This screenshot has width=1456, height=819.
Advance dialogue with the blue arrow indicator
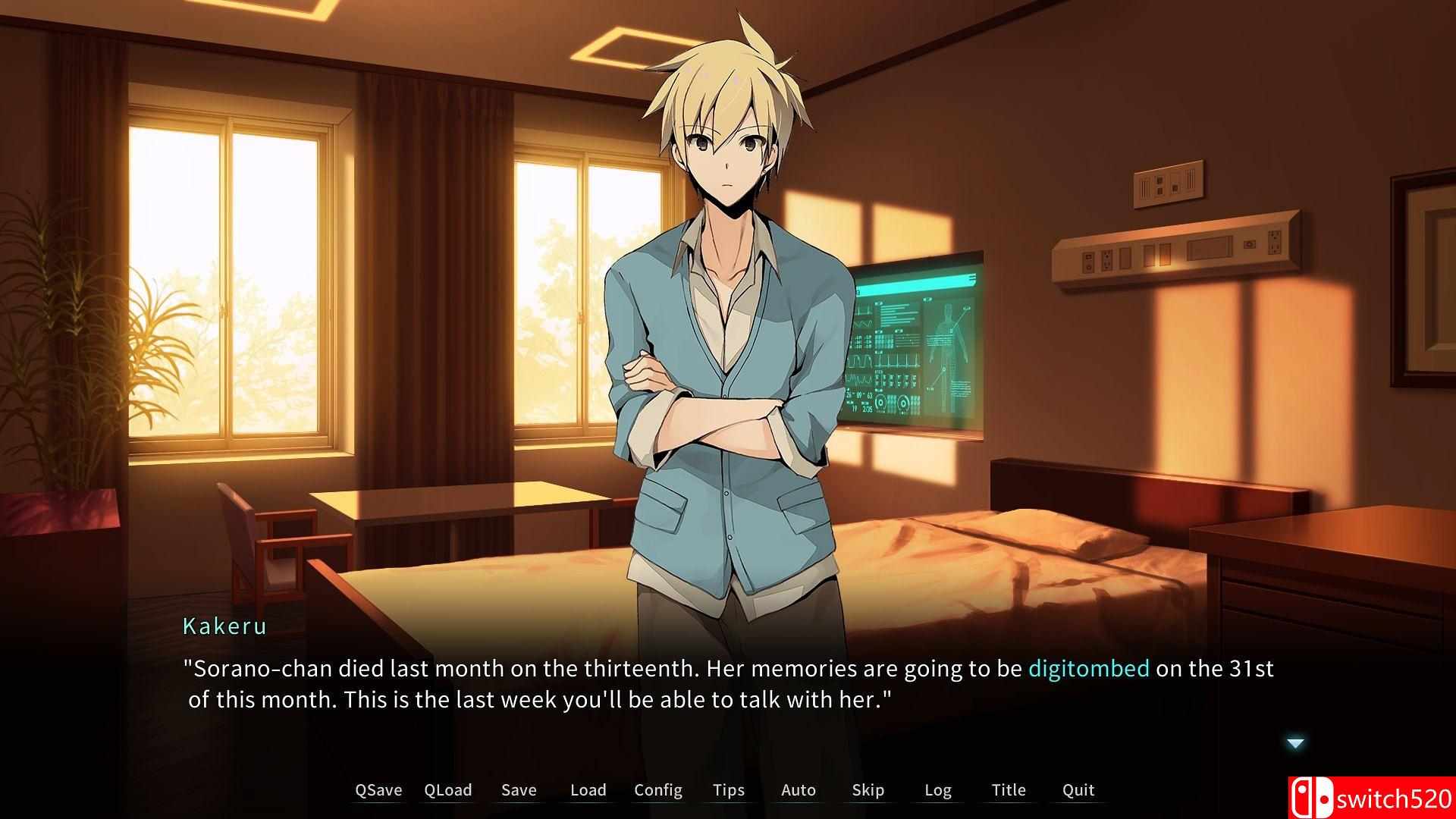pos(1295,743)
